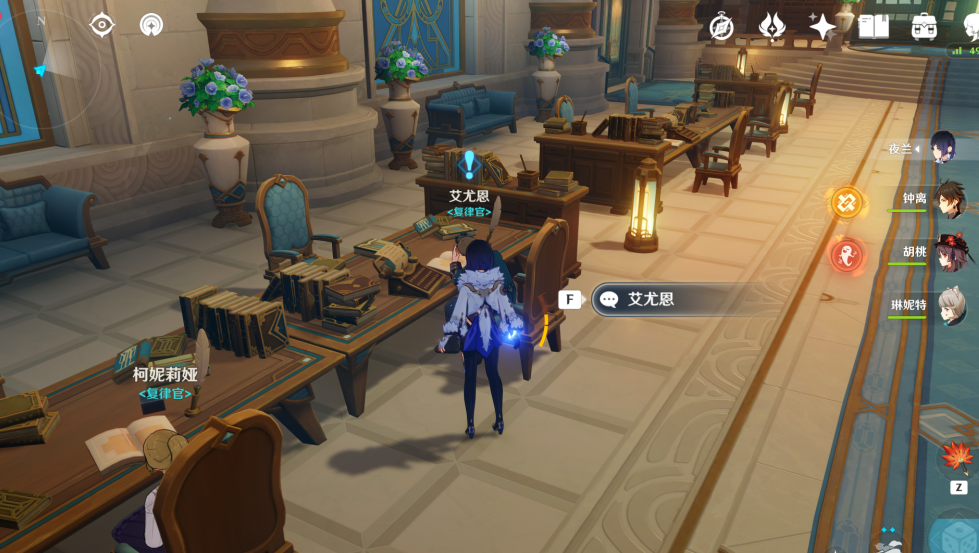Use the red maple leaf gadget
979x553 pixels.
(x=957, y=459)
